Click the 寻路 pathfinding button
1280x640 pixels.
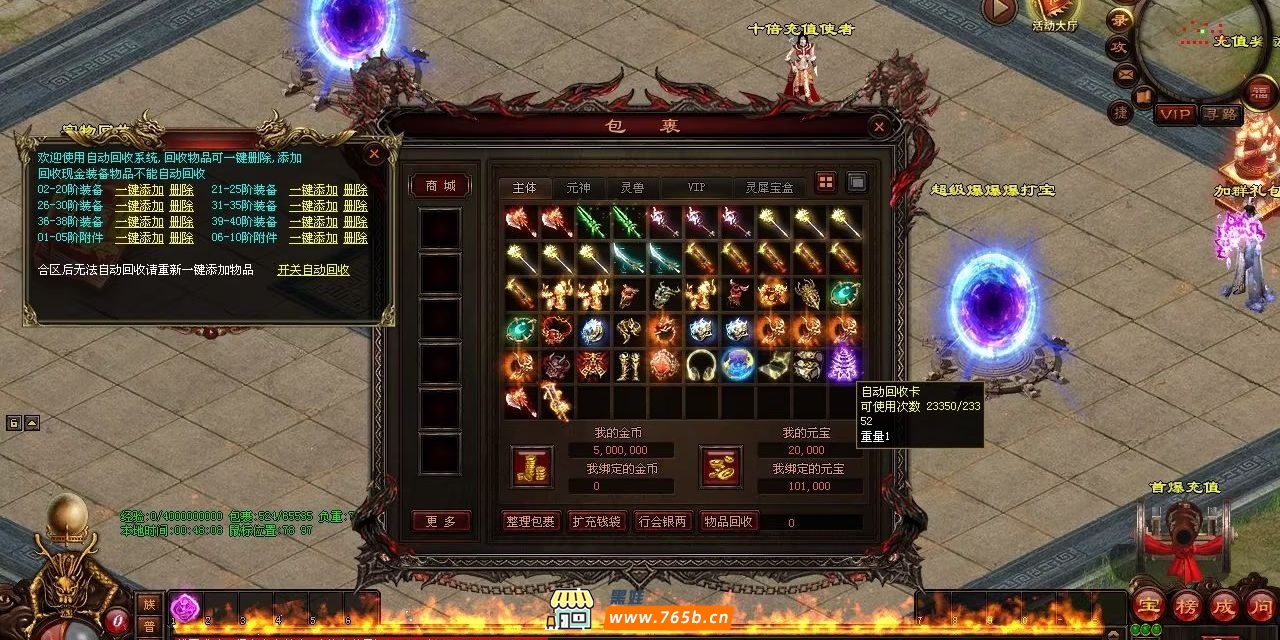pyautogui.click(x=1220, y=114)
